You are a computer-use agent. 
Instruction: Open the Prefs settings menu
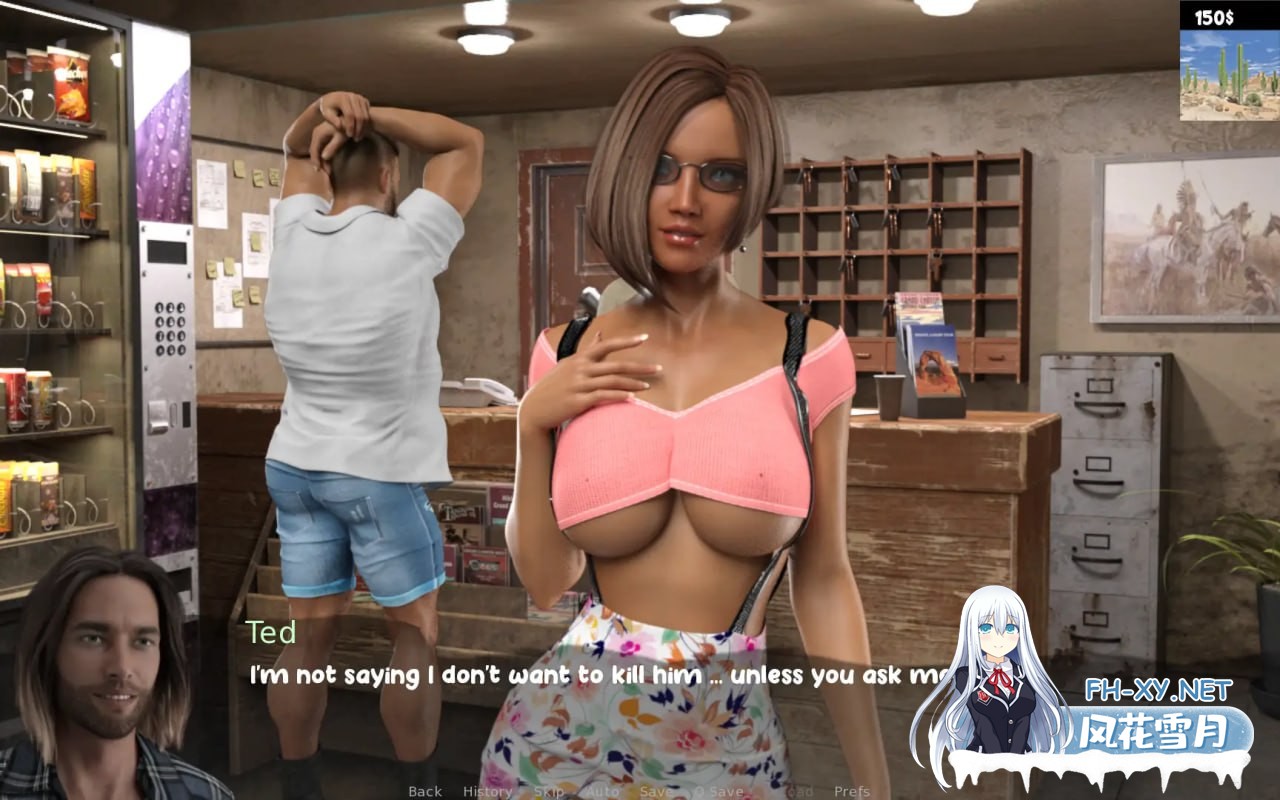(851, 790)
